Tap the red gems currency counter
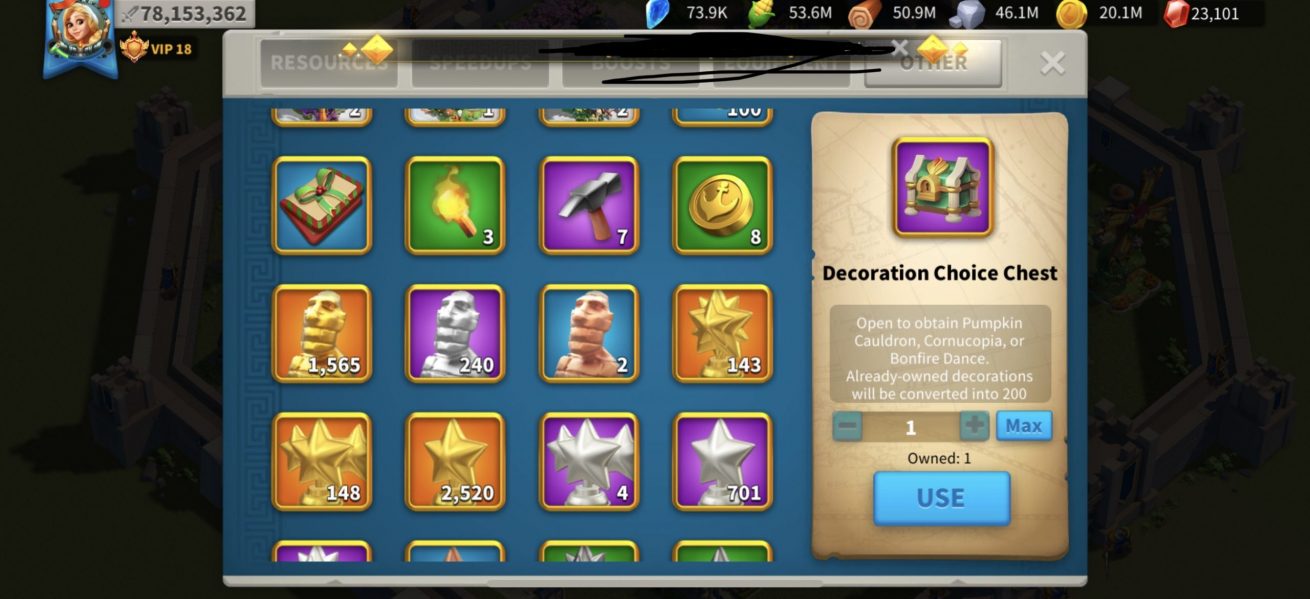Screen dimensions: 1310x599 pos(1213,14)
